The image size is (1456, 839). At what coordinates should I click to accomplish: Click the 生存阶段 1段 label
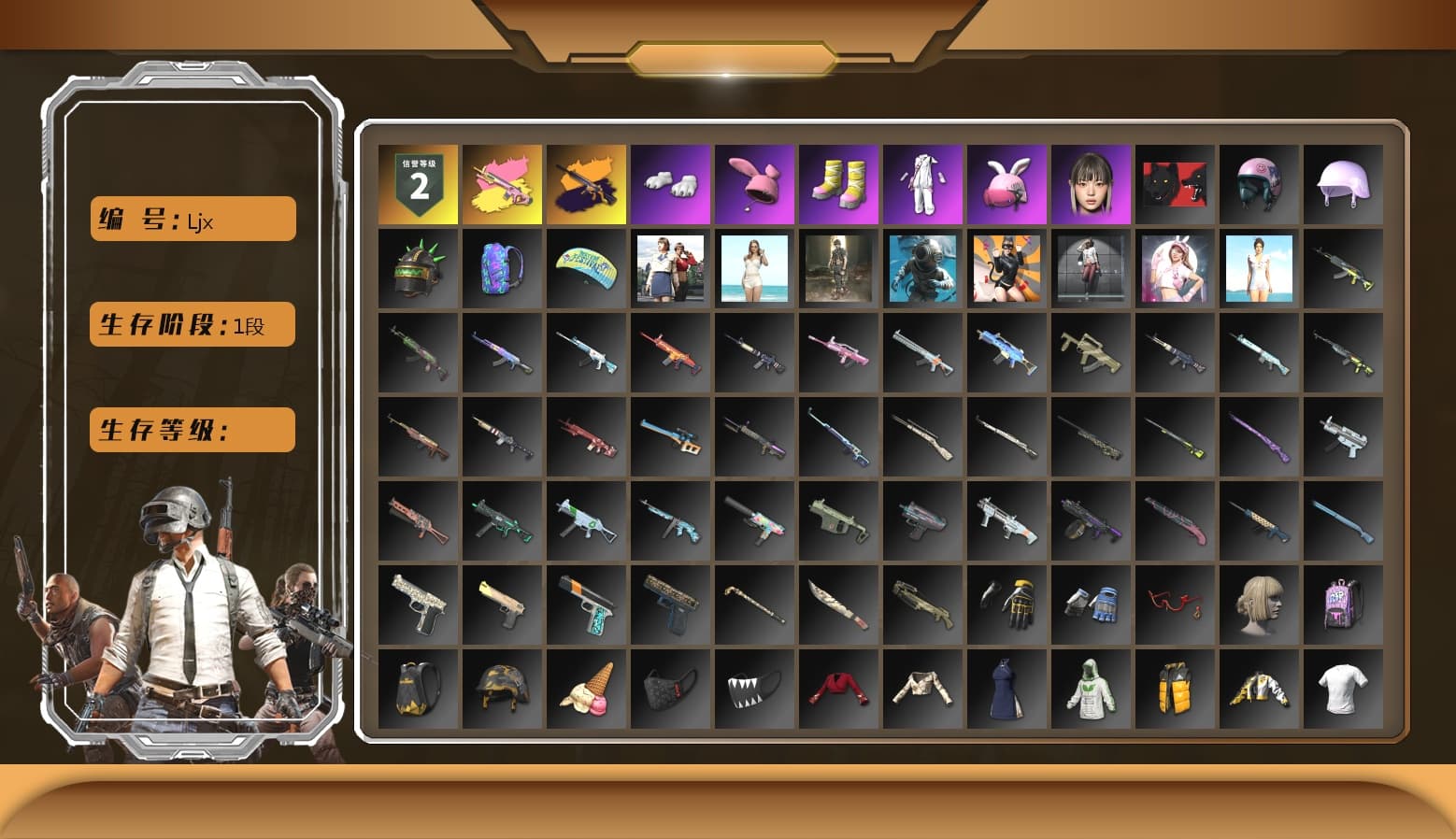click(191, 324)
